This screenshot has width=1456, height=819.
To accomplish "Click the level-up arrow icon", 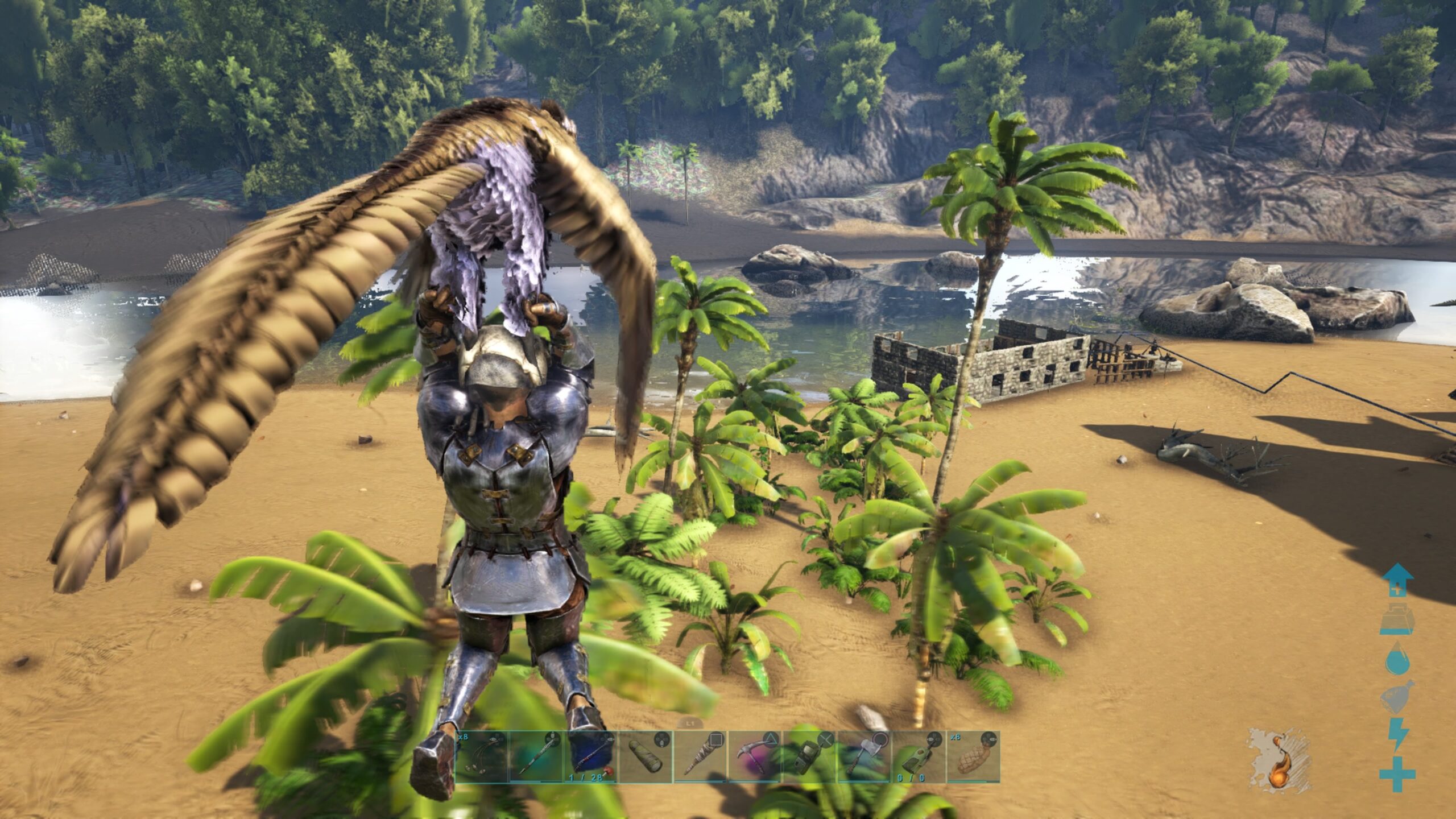I will (1397, 581).
